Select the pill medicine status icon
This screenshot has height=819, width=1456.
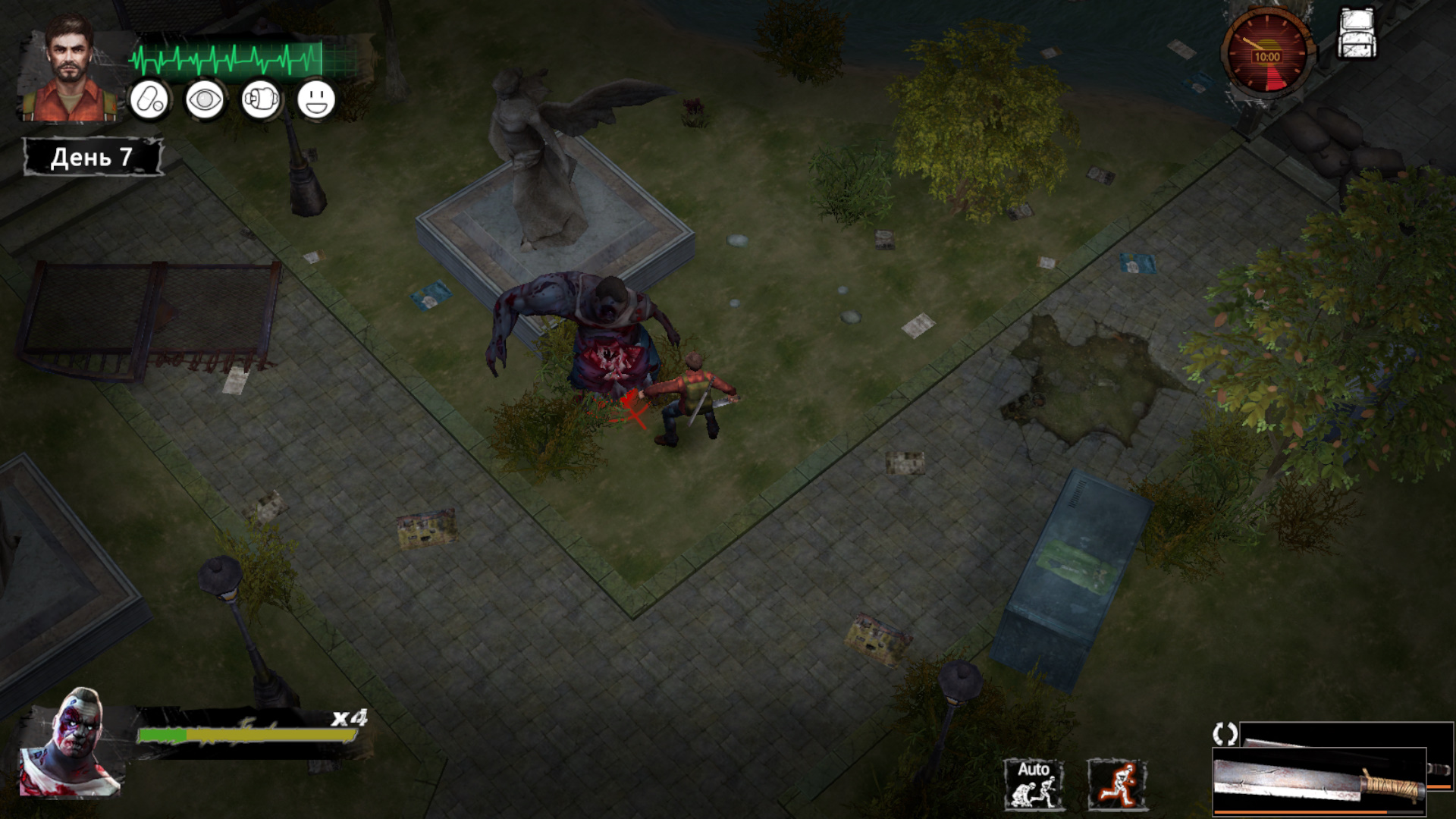[x=149, y=100]
